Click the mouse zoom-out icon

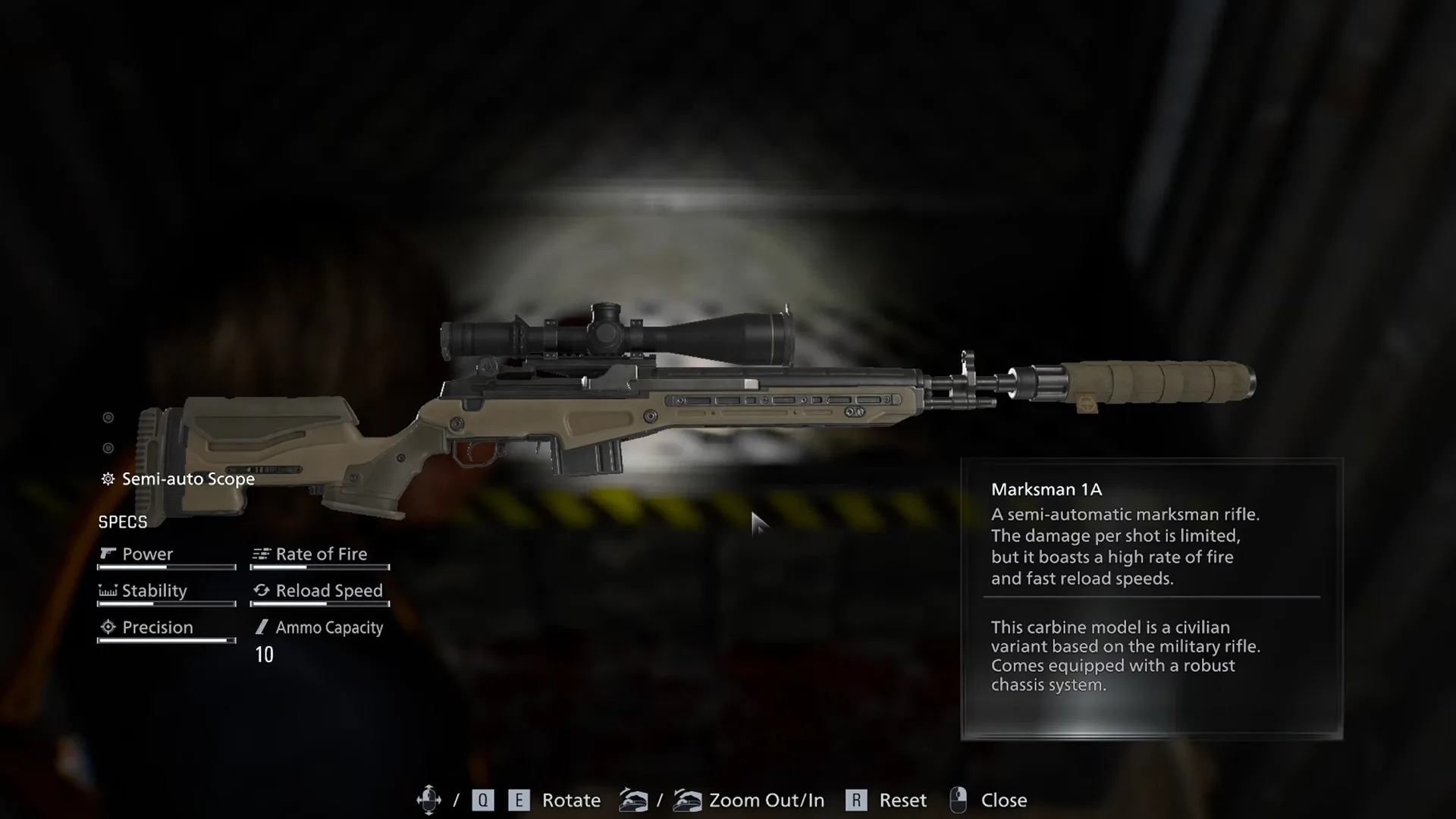click(634, 799)
